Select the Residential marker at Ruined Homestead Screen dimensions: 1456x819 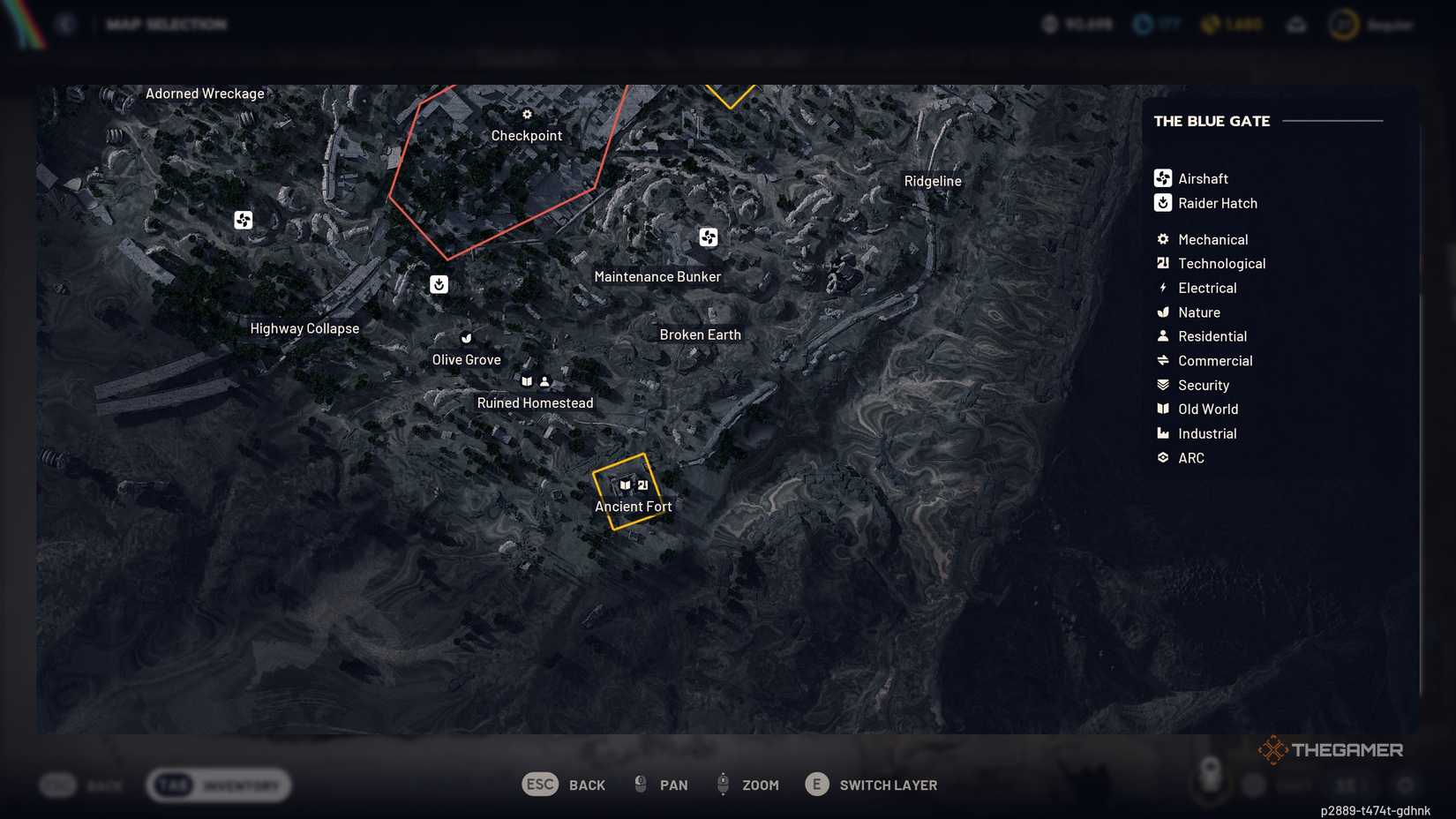544,380
